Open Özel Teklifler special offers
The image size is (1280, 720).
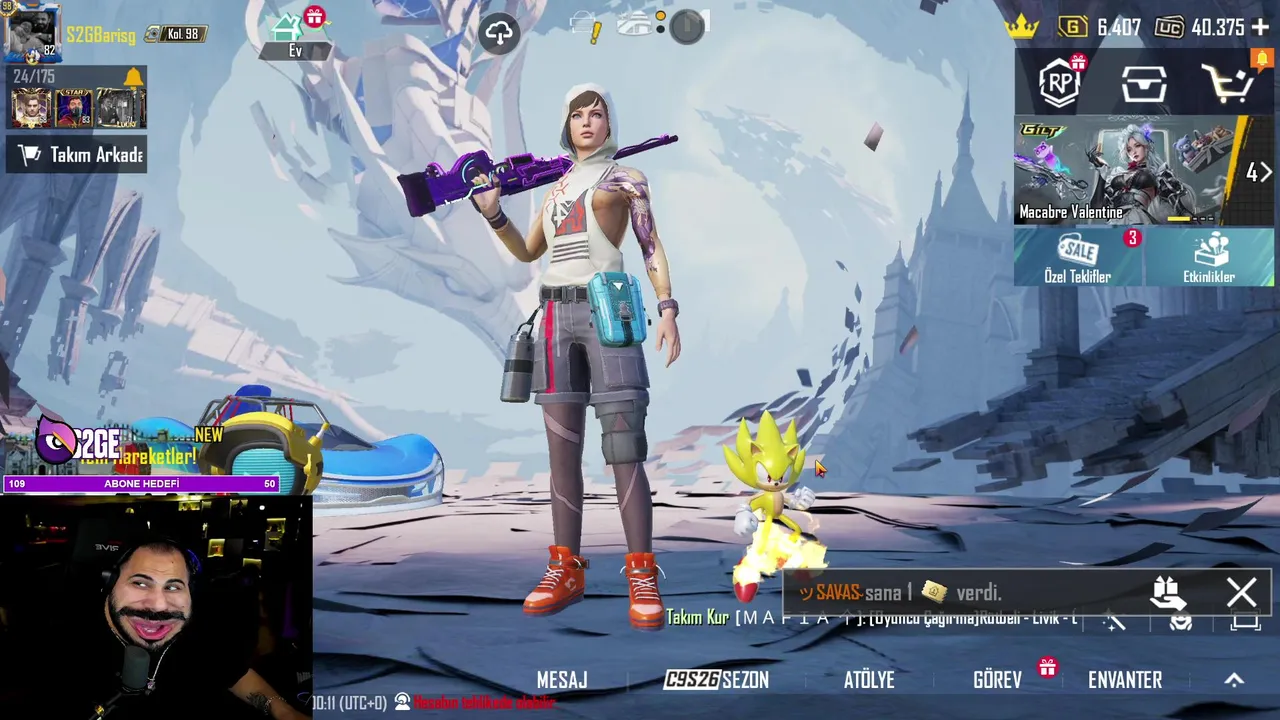click(x=1078, y=258)
